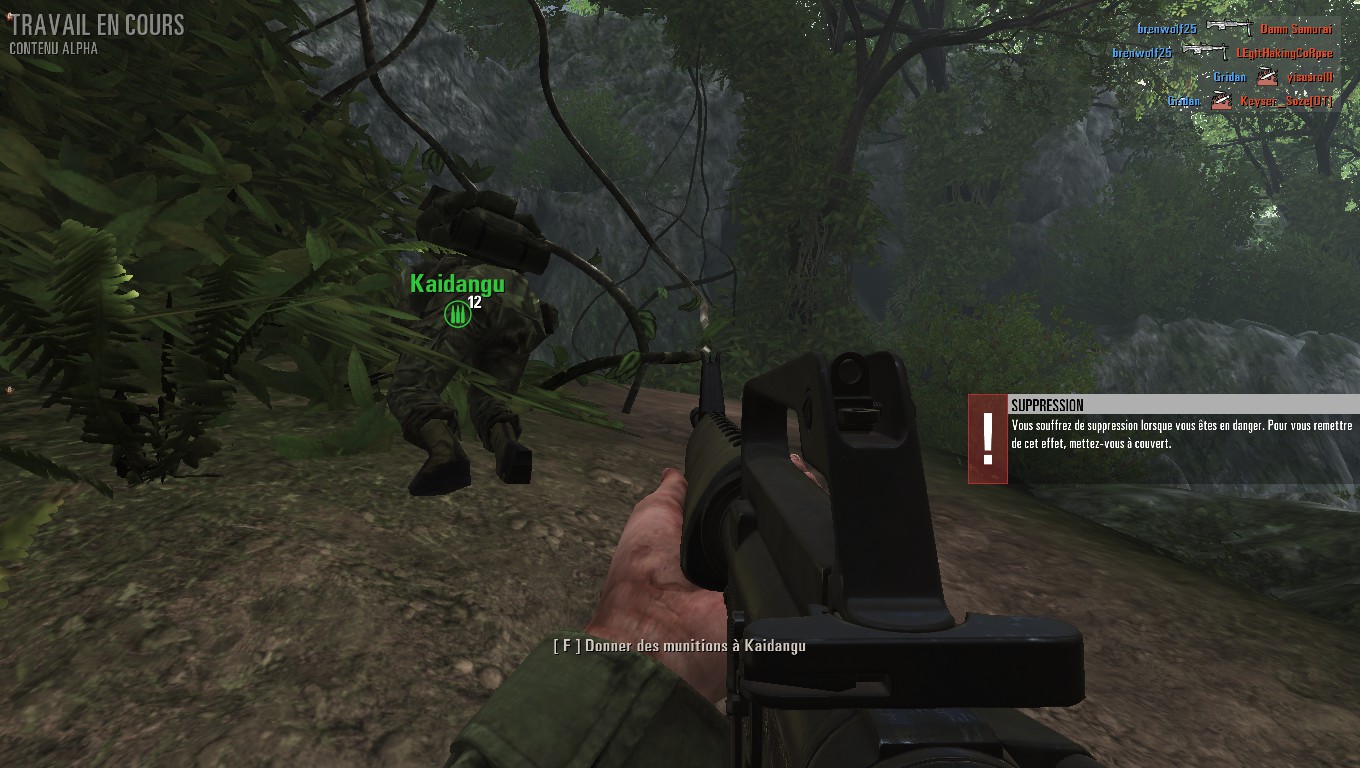Viewport: 1360px width, 768px height.
Task: Toggle the Kaidangu teammate nameplate
Action: [455, 284]
